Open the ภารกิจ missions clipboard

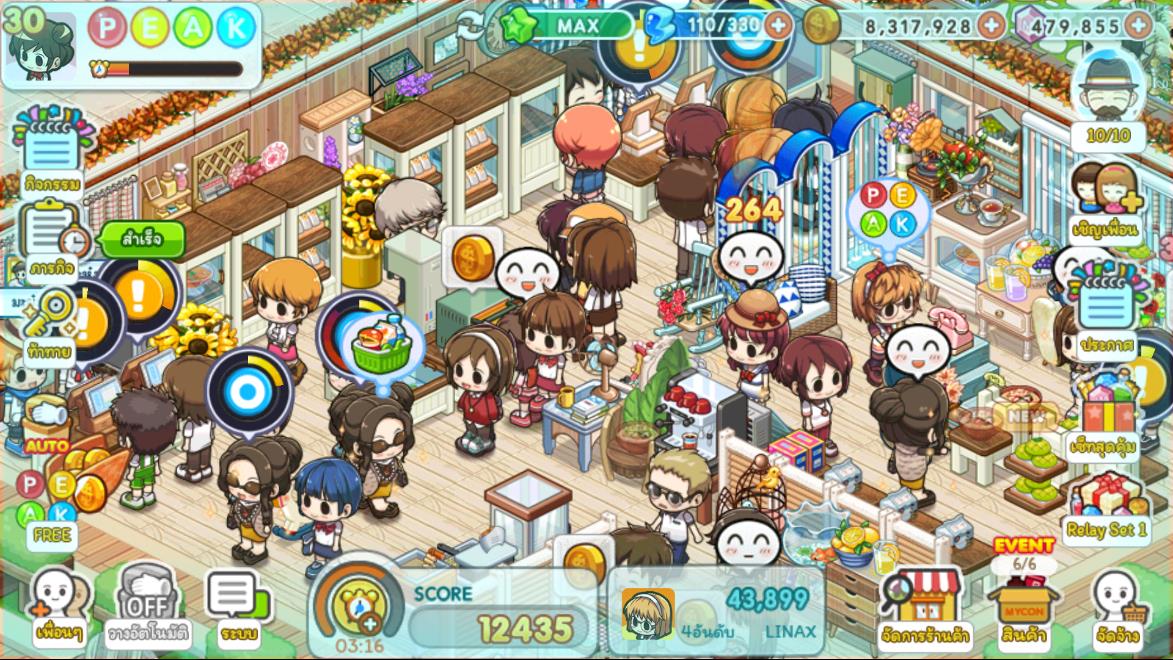(x=51, y=240)
